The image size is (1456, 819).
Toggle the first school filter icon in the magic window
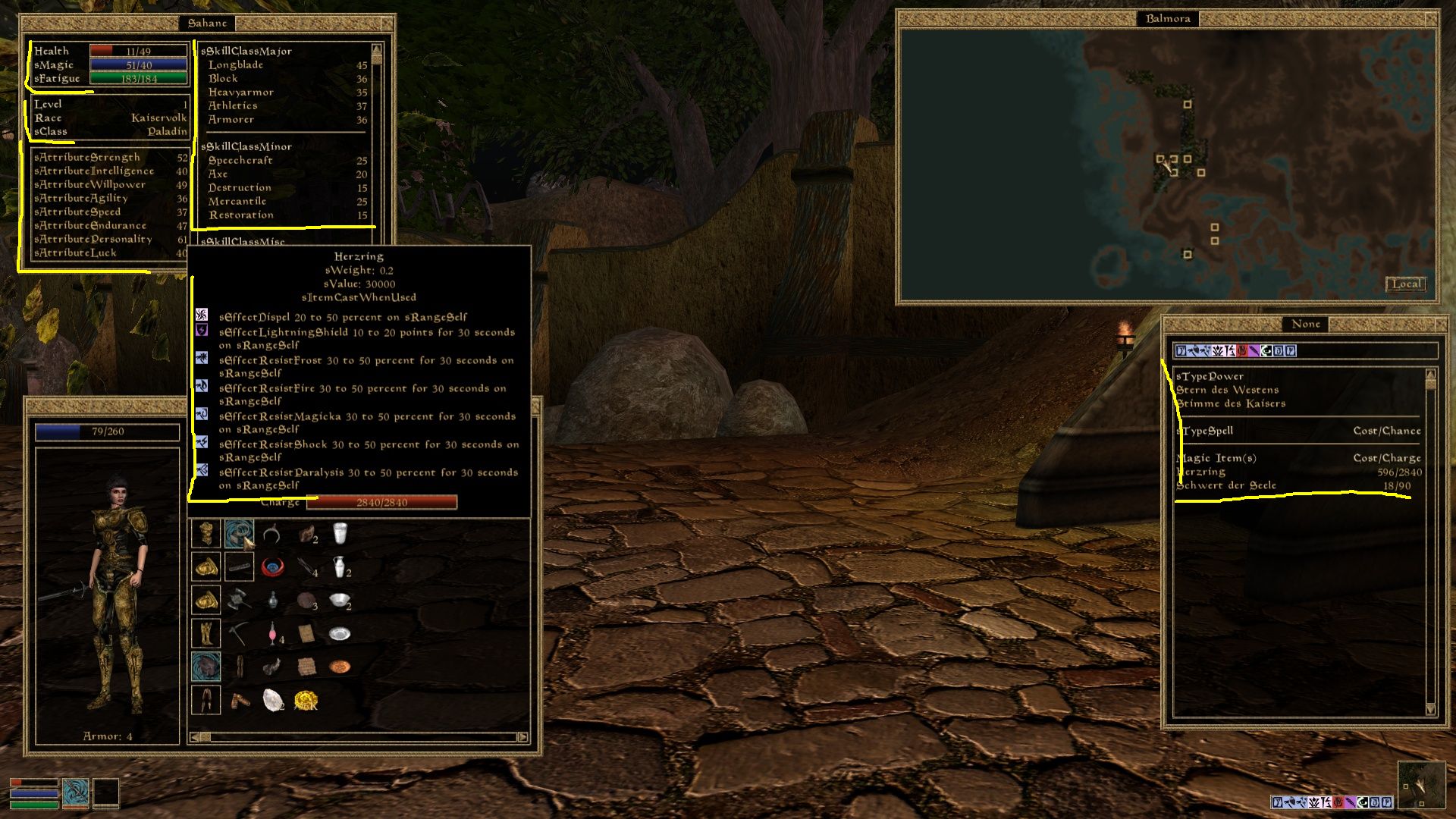1181,350
